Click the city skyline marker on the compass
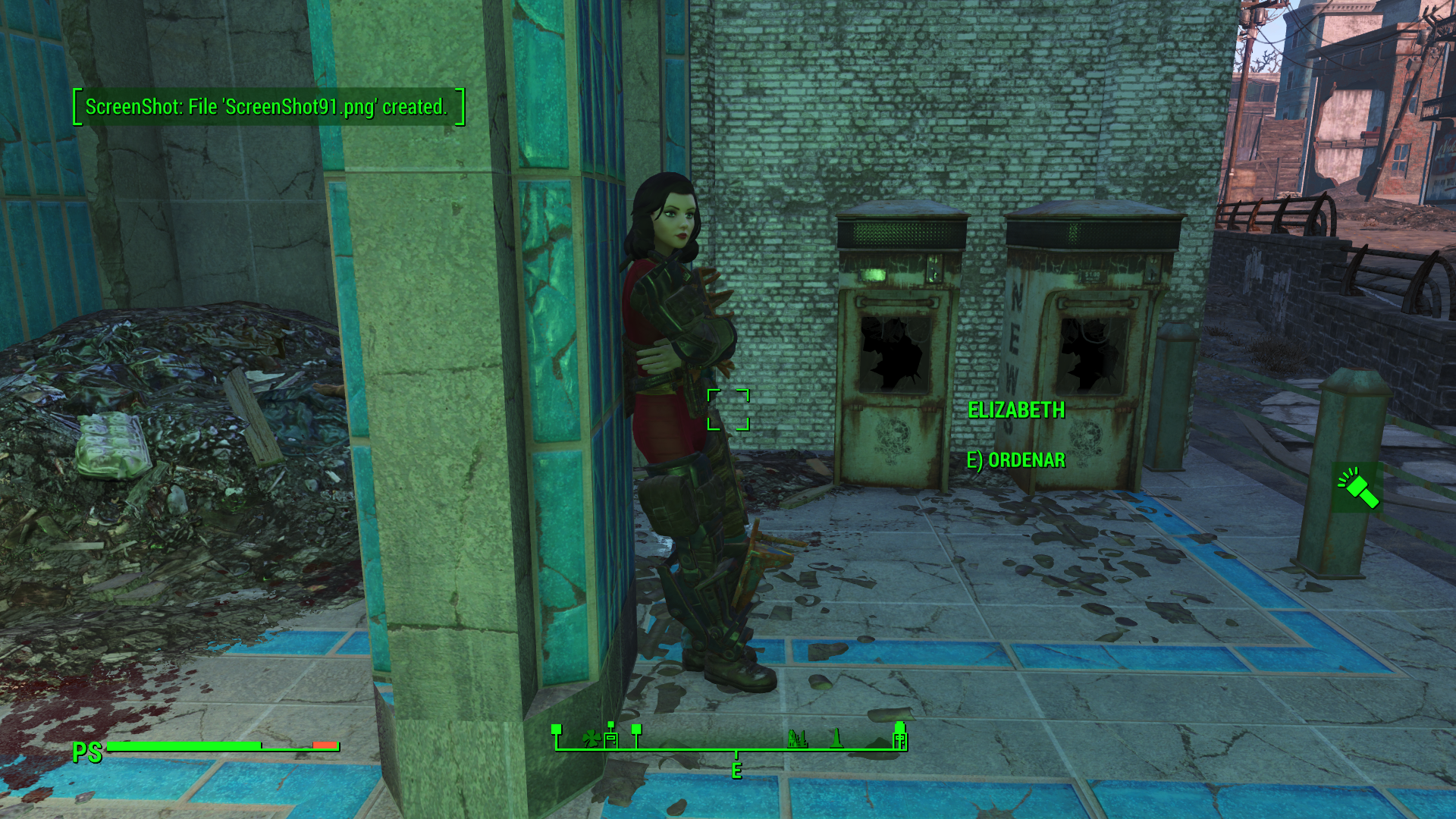1456x819 pixels. pyautogui.click(x=797, y=738)
